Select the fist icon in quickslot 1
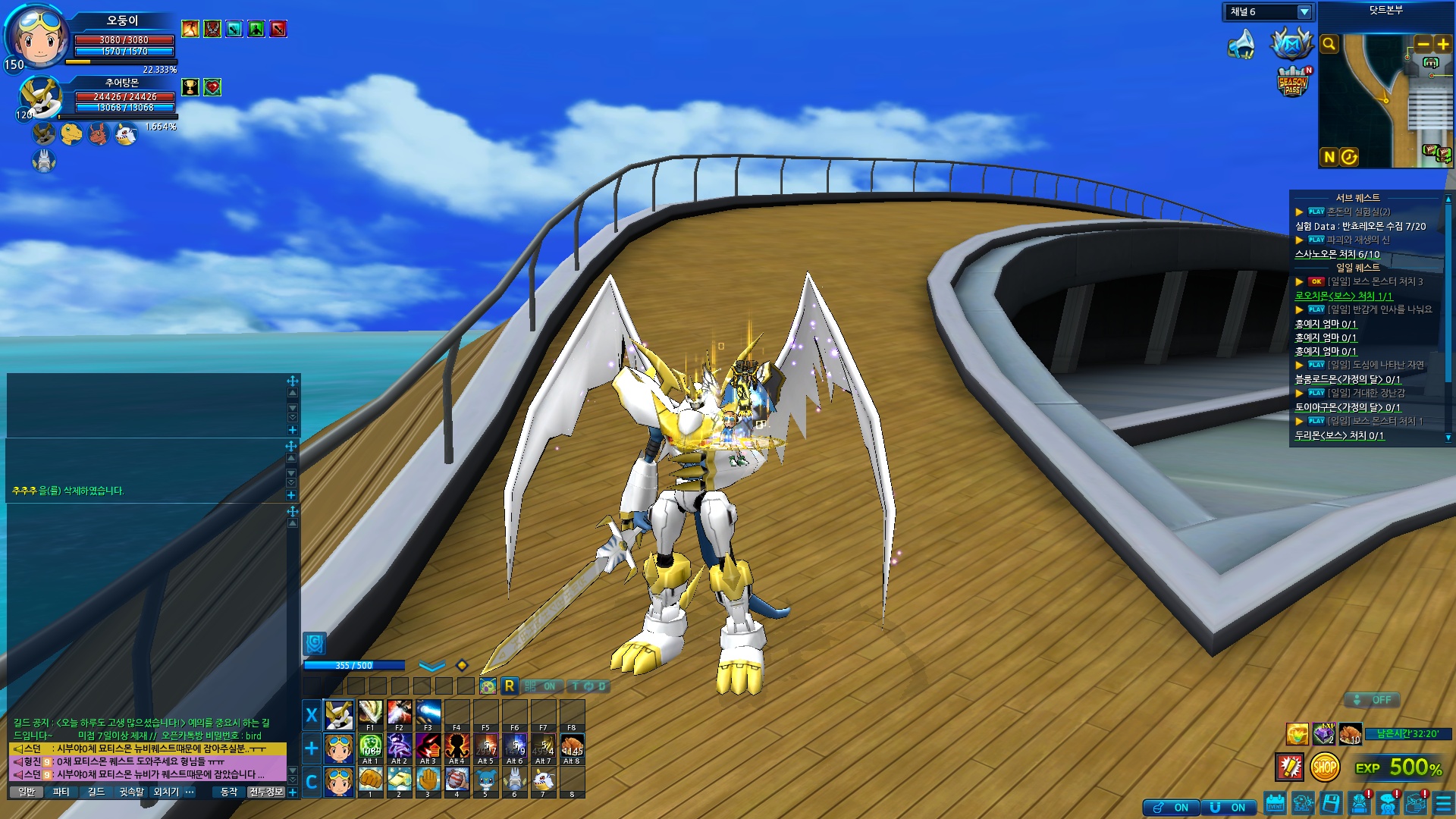Viewport: 1456px width, 819px height. pyautogui.click(x=370, y=779)
